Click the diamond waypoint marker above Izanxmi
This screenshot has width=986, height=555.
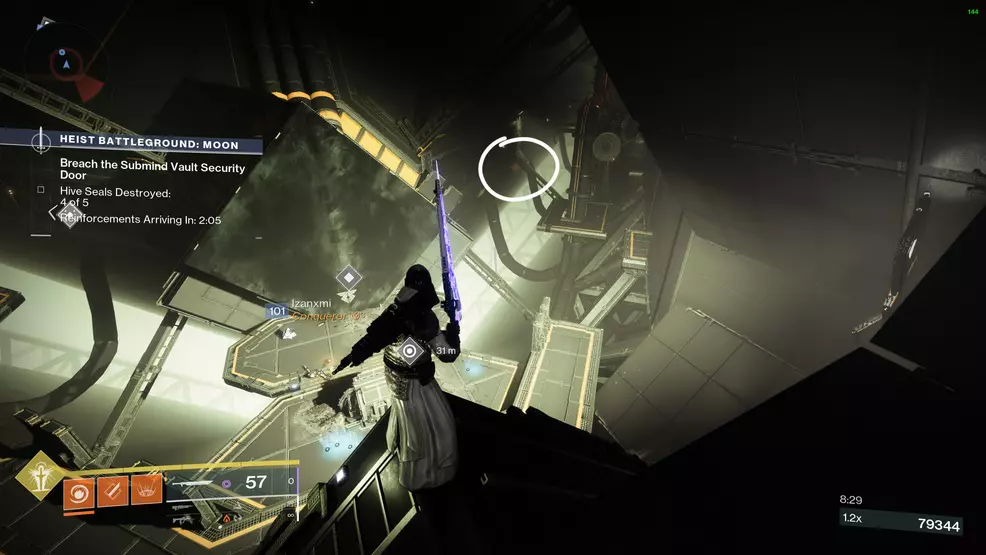(347, 277)
